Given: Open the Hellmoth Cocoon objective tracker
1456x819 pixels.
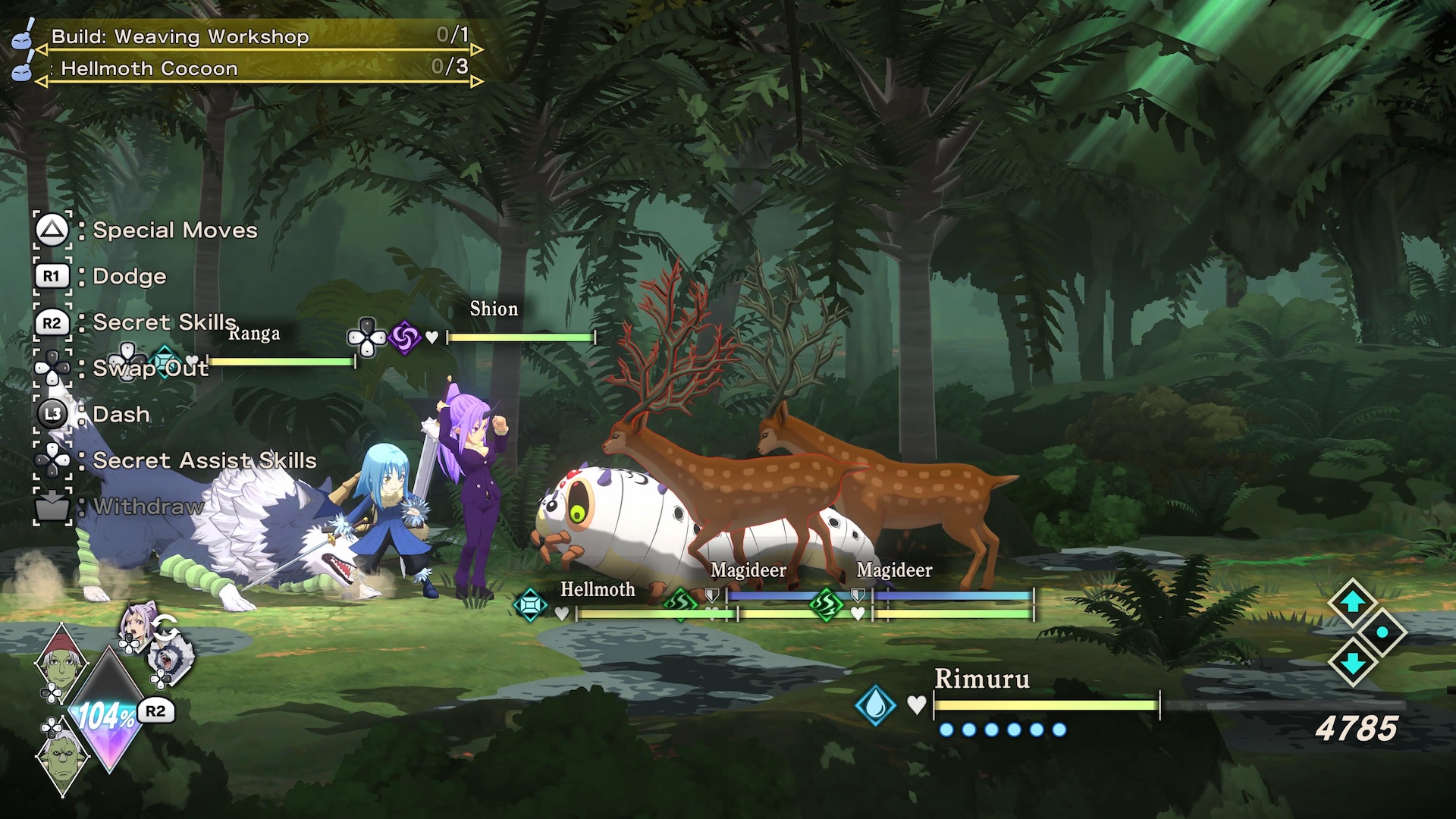Looking at the screenshot, I should coord(149,68).
